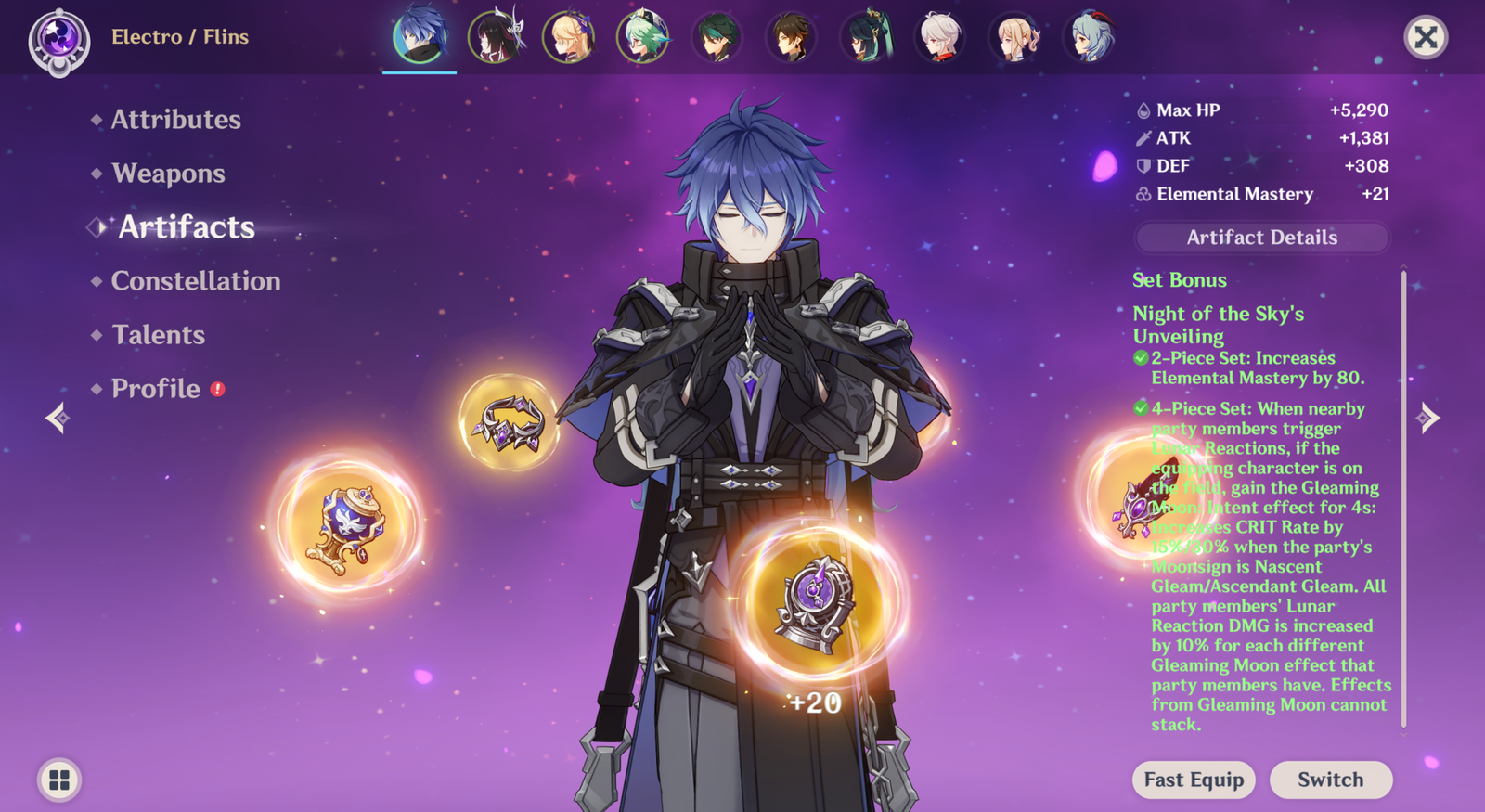Click the Fast Equip button
Viewport: 1485px width, 812px height.
1194,780
